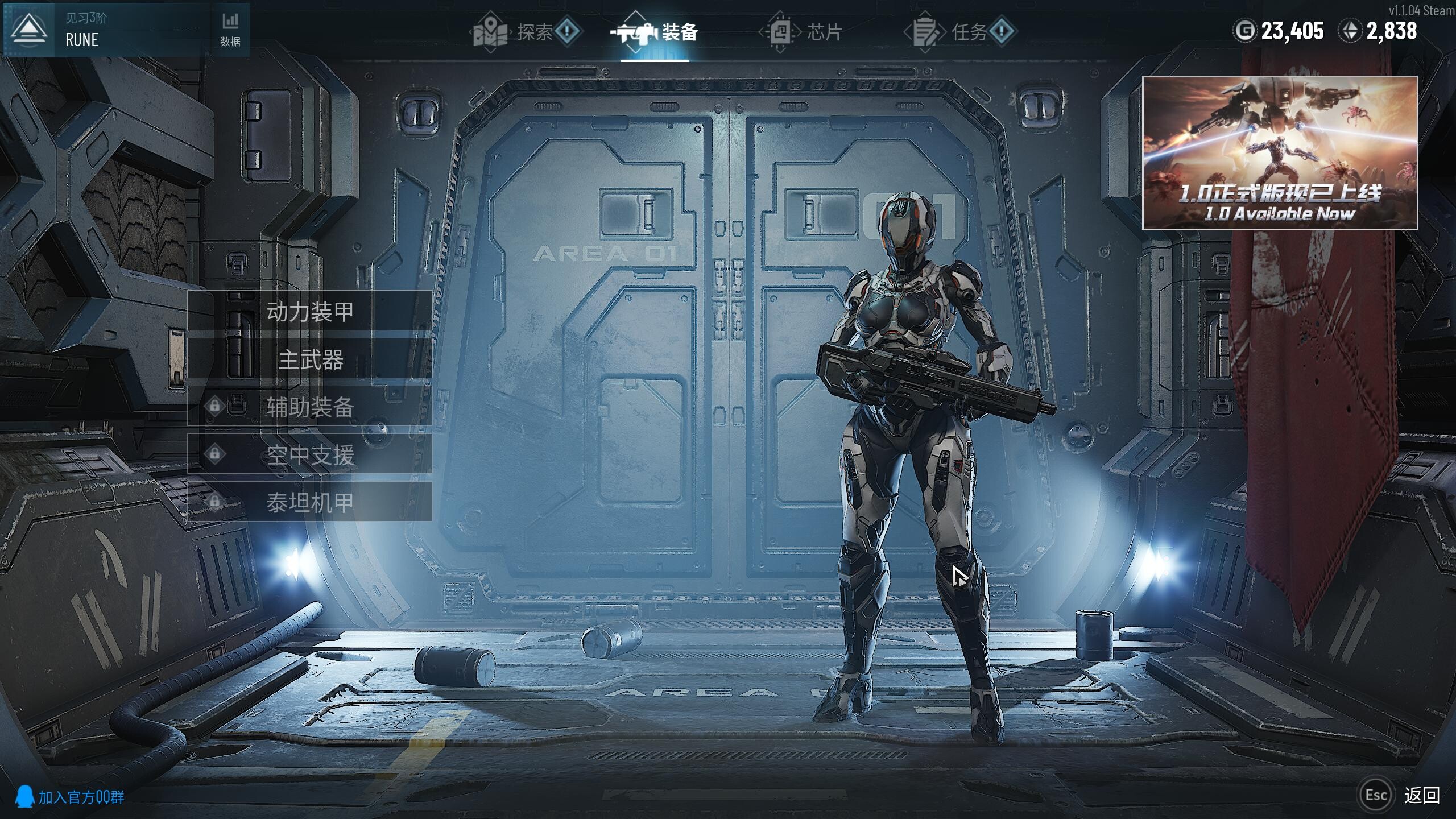Click the 加入官方QQ群 link
The height and width of the screenshot is (819, 1456).
(71, 797)
